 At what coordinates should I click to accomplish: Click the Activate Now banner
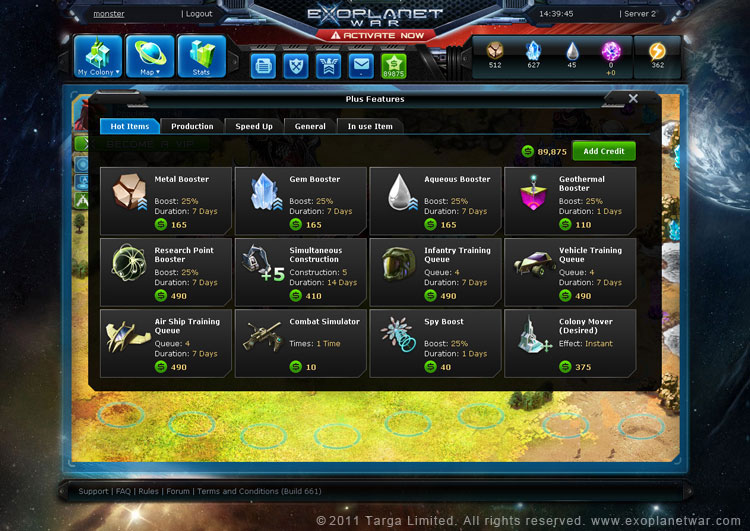click(375, 35)
